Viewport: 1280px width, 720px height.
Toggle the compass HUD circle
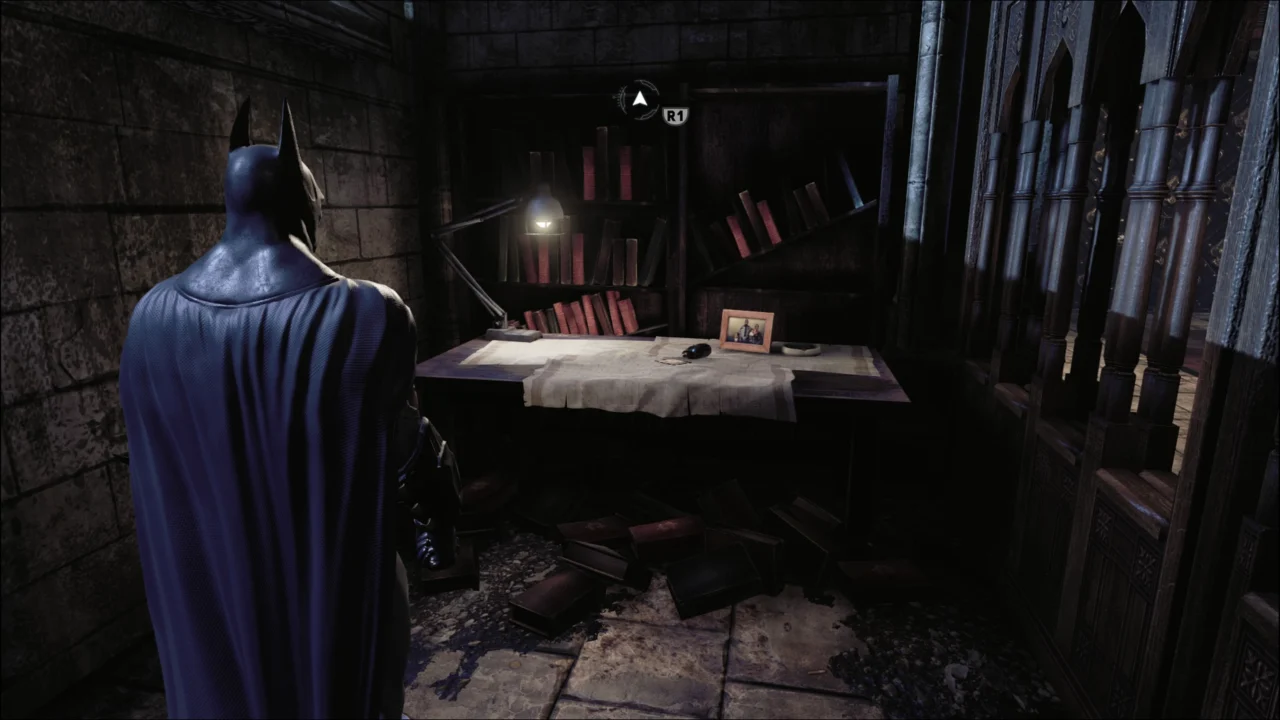(x=640, y=100)
